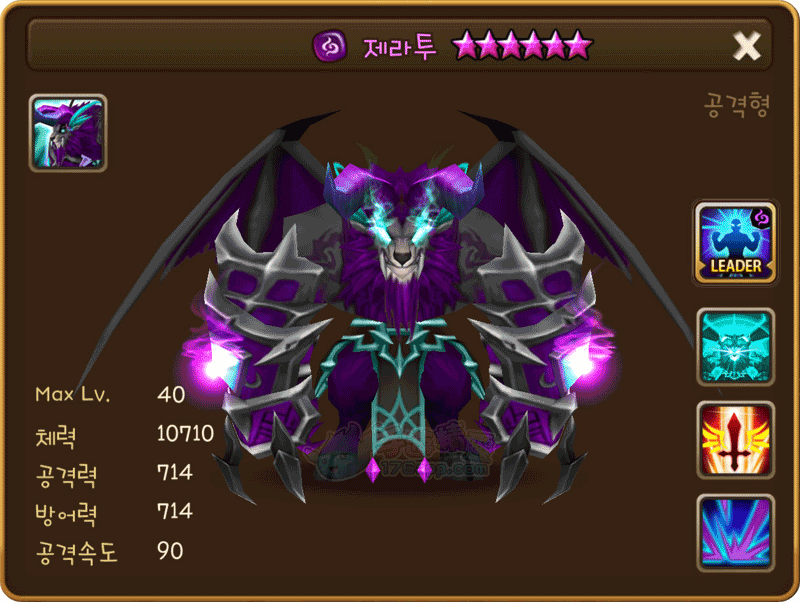Show the Leader skill details
The image size is (800, 602).
click(x=736, y=242)
